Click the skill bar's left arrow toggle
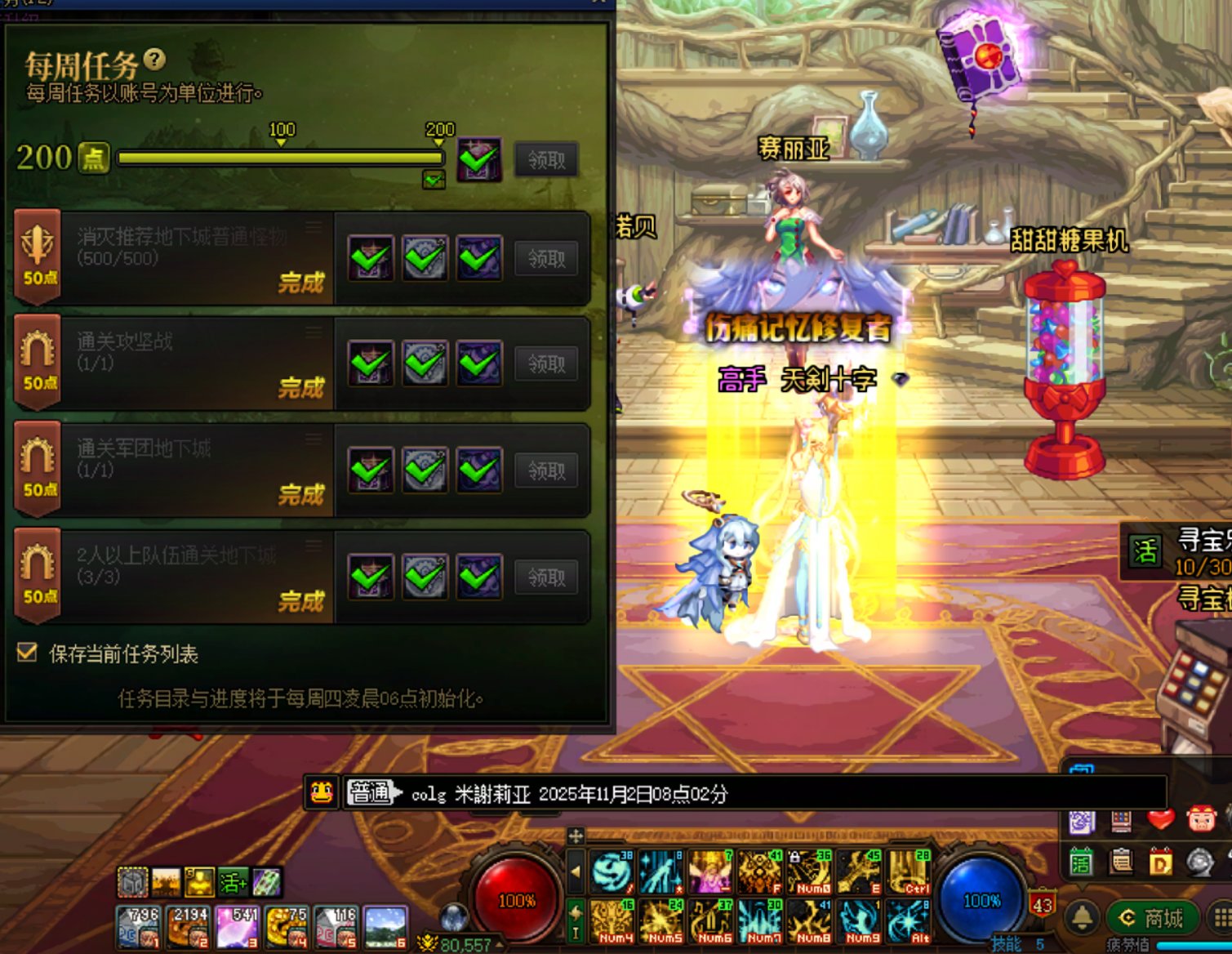Image resolution: width=1232 pixels, height=954 pixels. click(x=576, y=872)
